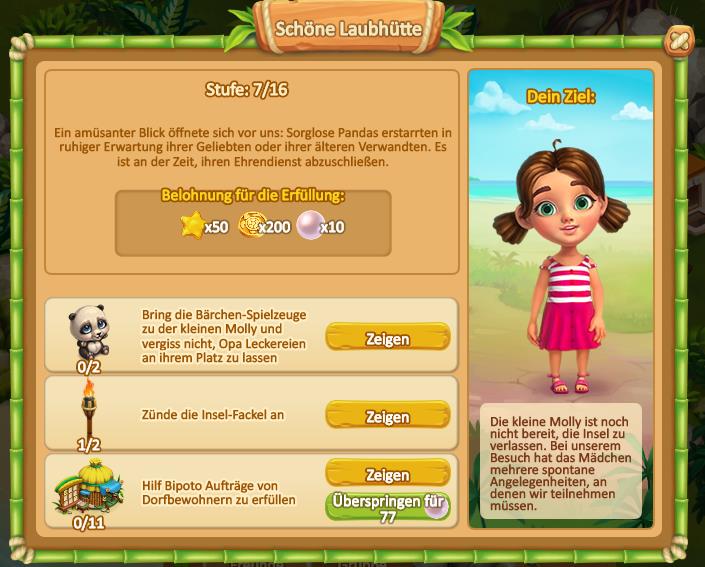Image resolution: width=705 pixels, height=567 pixels.
Task: Select the Bipoto hut task icon
Action: point(88,486)
